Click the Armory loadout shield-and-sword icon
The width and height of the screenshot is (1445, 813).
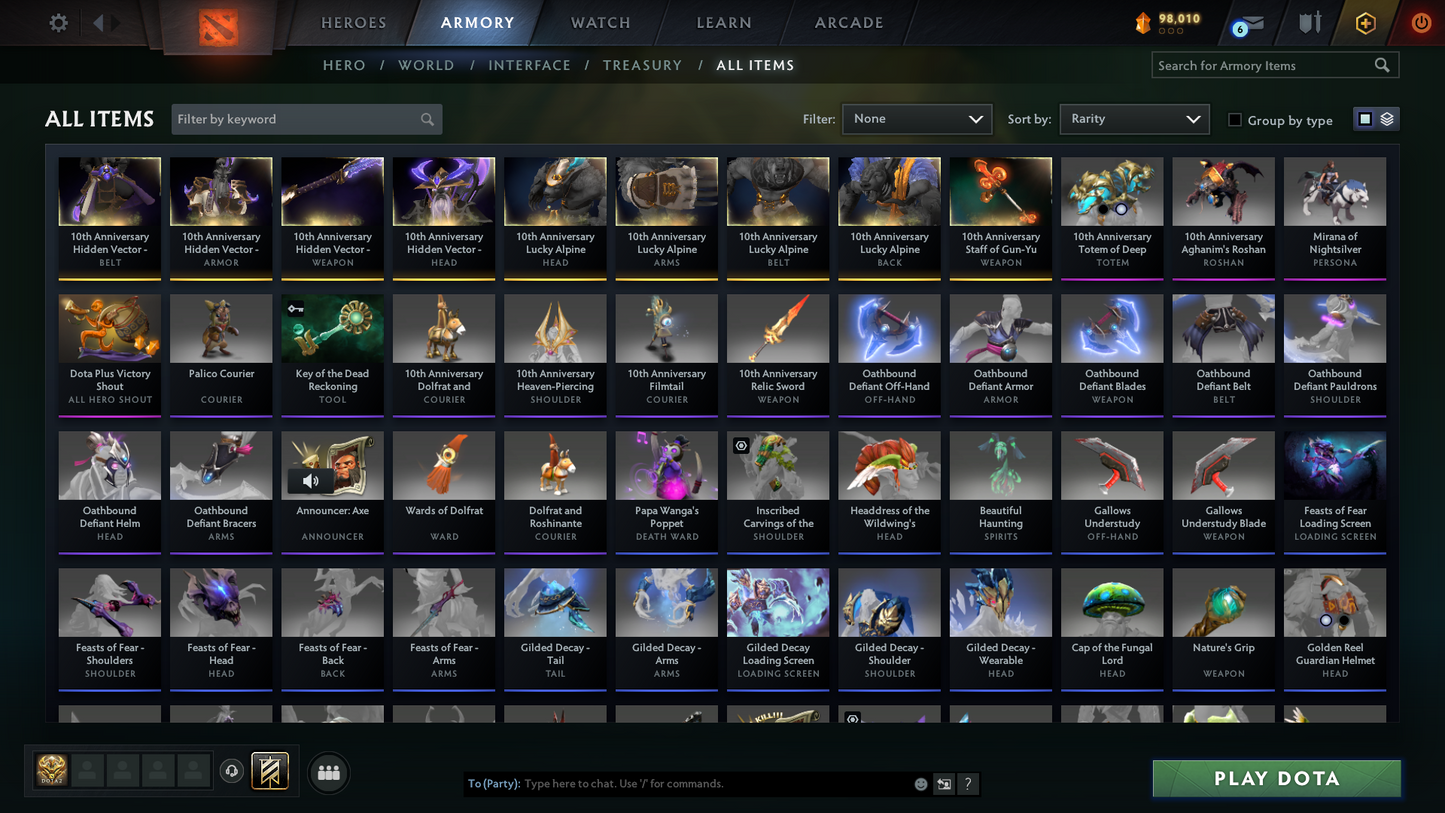(1311, 22)
